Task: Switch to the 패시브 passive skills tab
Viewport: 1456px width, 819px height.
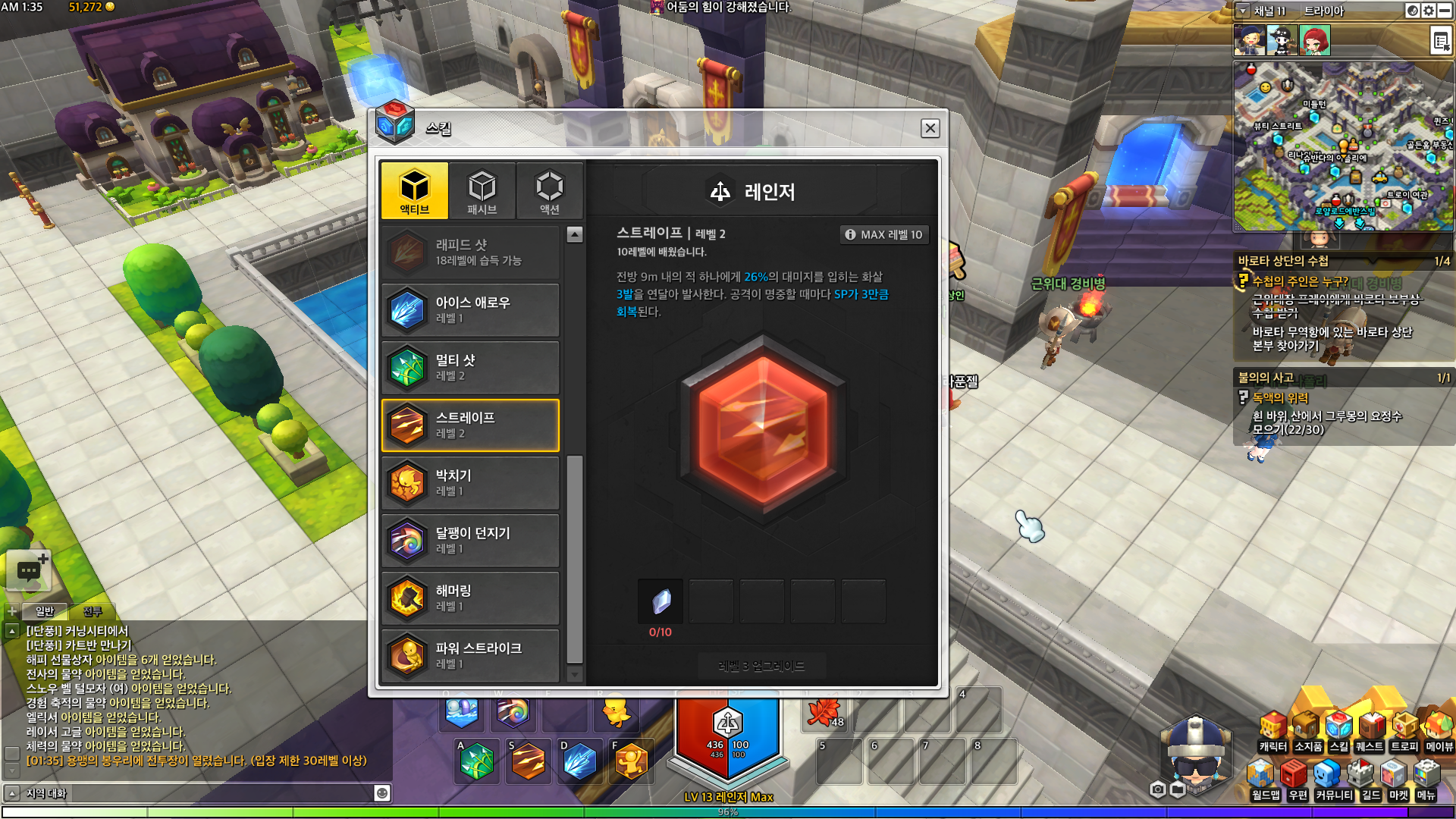Action: point(482,190)
